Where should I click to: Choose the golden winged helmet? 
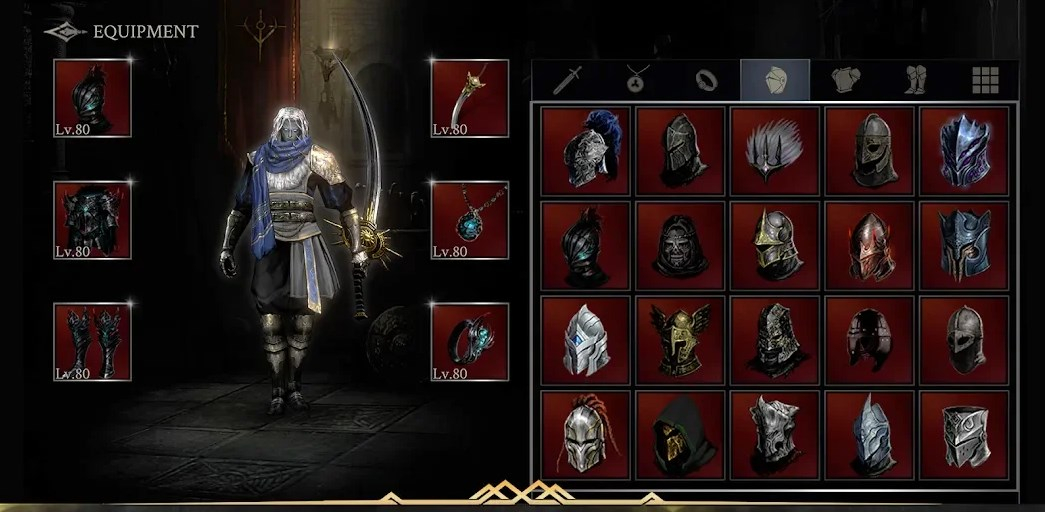click(680, 340)
